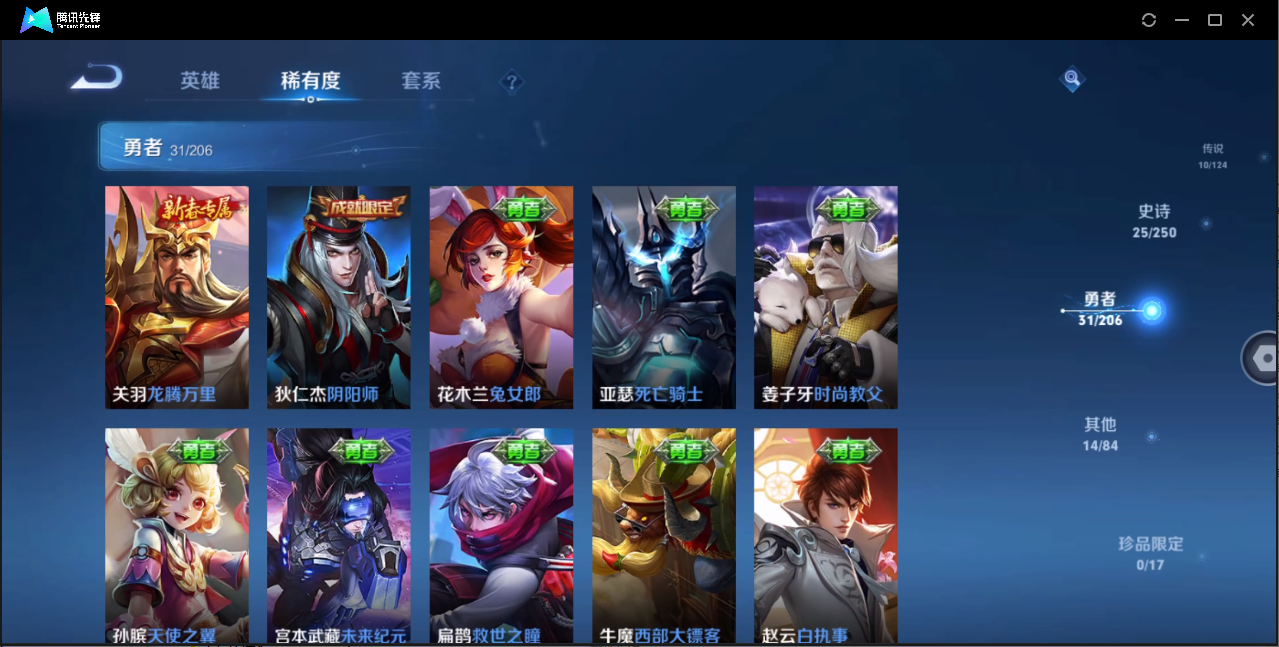
Task: Select the 稀有度 tab
Action: coord(310,81)
